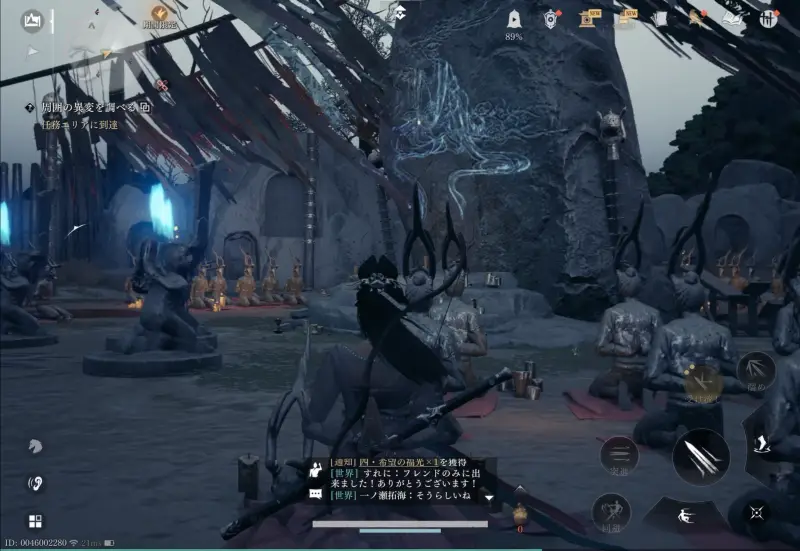
Task: Open the shield badge menu icon
Action: tap(551, 19)
